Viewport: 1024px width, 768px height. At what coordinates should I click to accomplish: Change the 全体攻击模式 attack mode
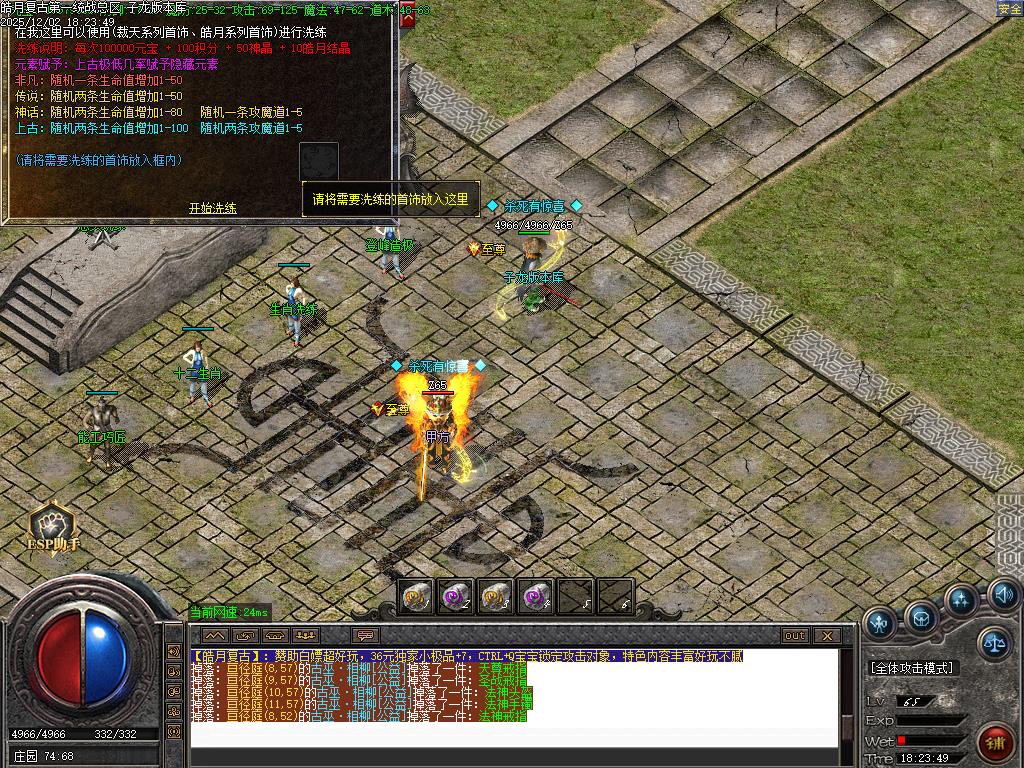pyautogui.click(x=912, y=668)
